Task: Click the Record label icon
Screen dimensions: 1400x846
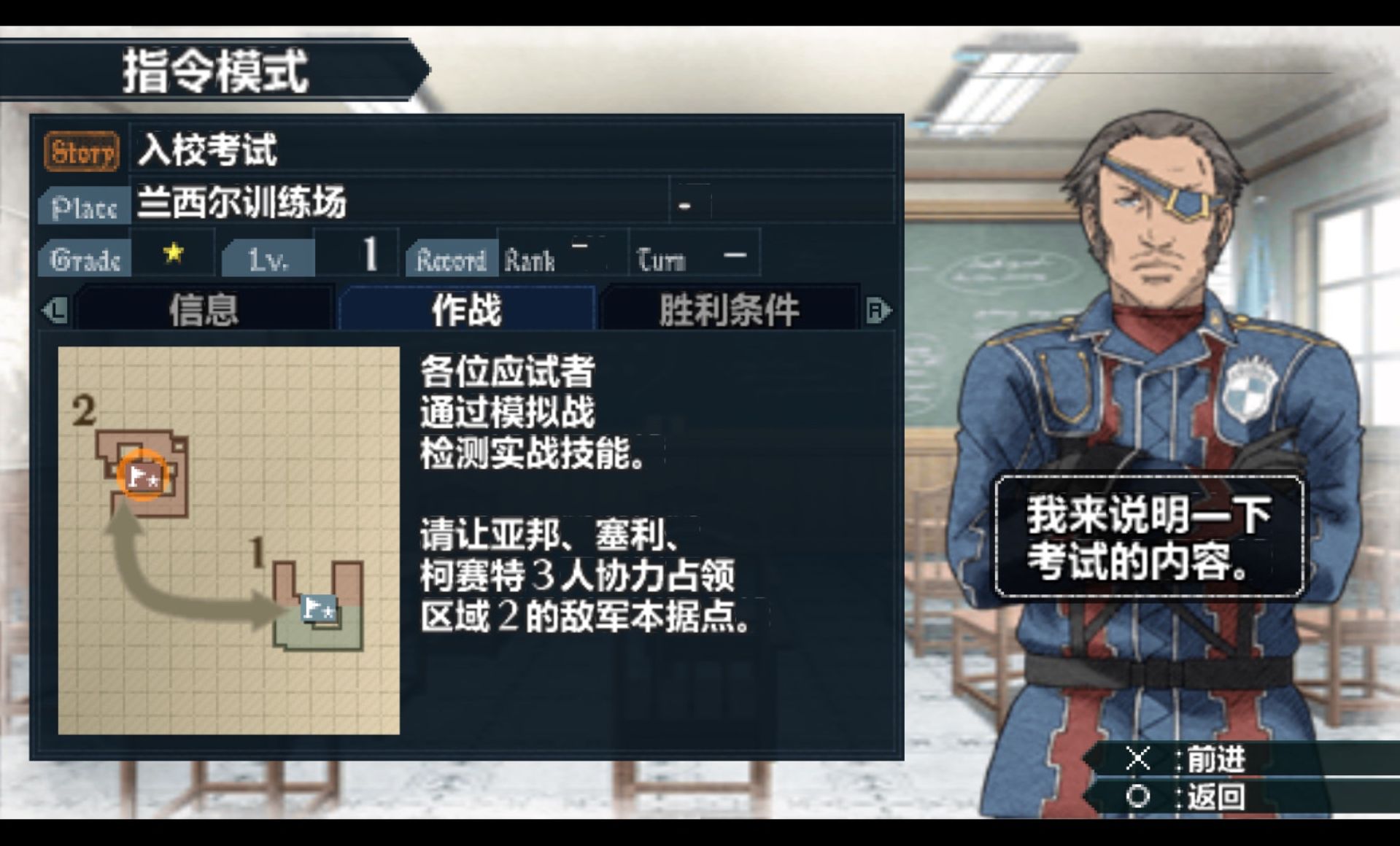Action: point(451,257)
